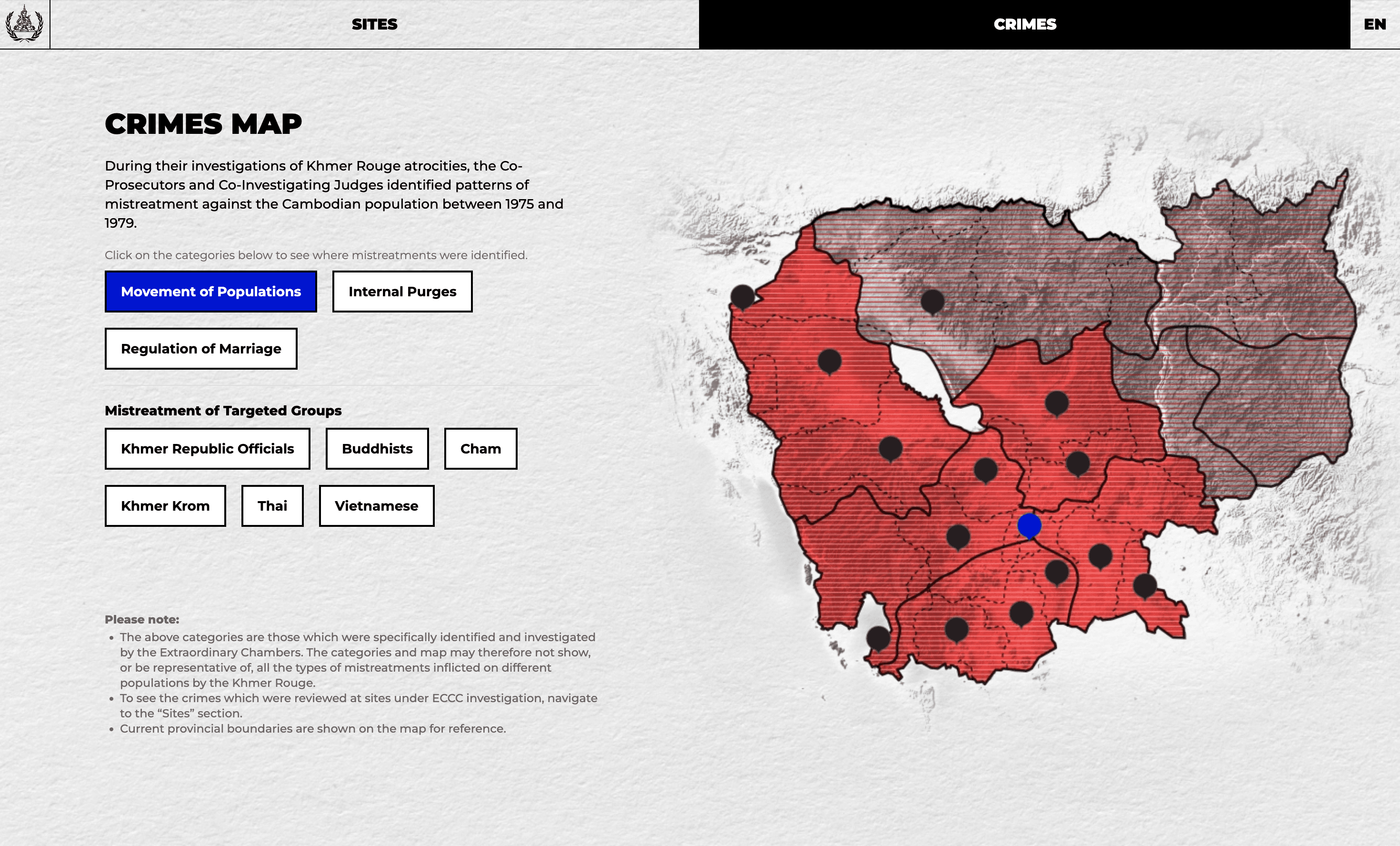The width and height of the screenshot is (1400, 846).
Task: Select the Khmer Krom group
Action: [165, 505]
